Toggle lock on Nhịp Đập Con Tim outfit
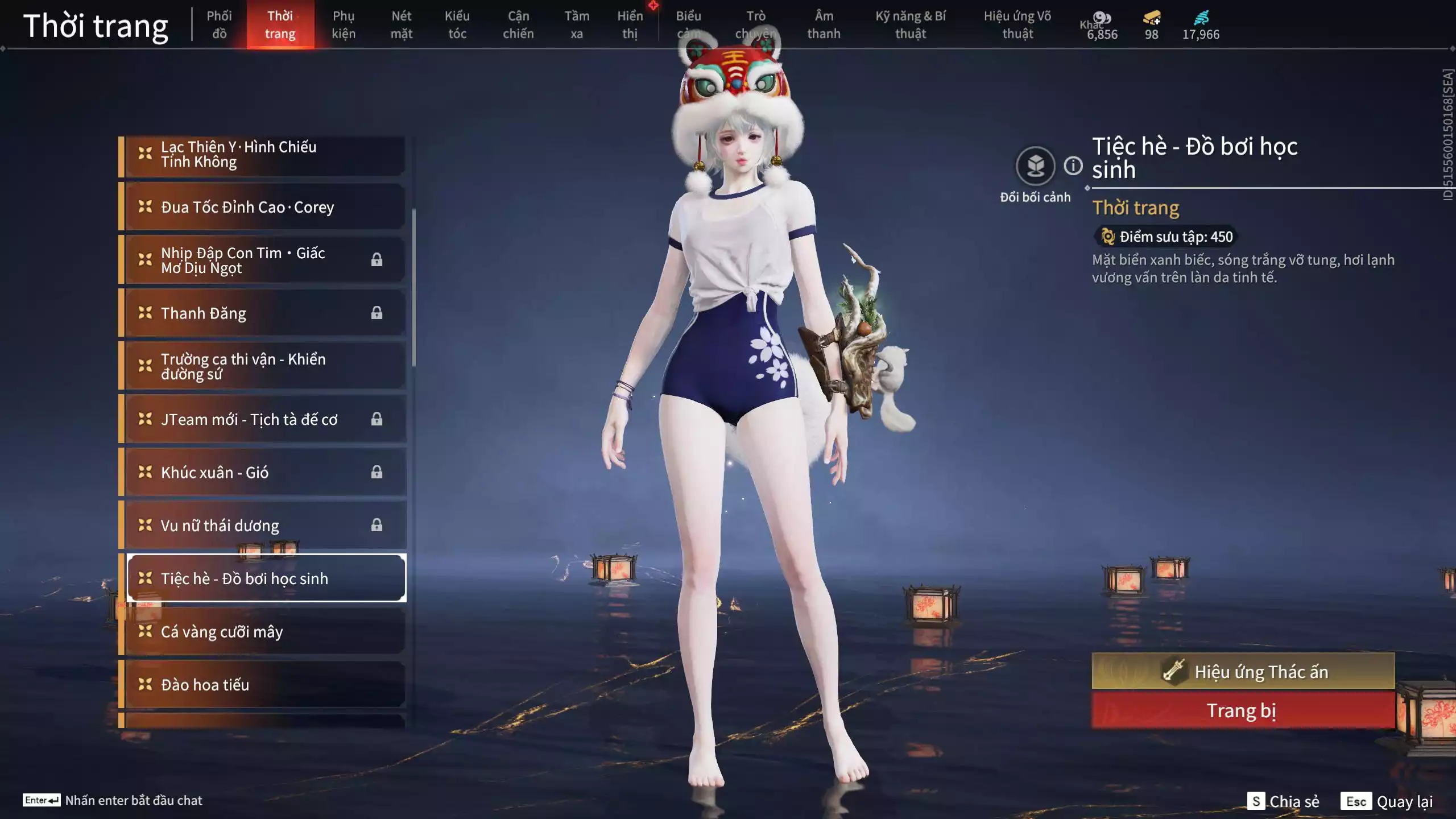The height and width of the screenshot is (819, 1456). pyautogui.click(x=377, y=260)
